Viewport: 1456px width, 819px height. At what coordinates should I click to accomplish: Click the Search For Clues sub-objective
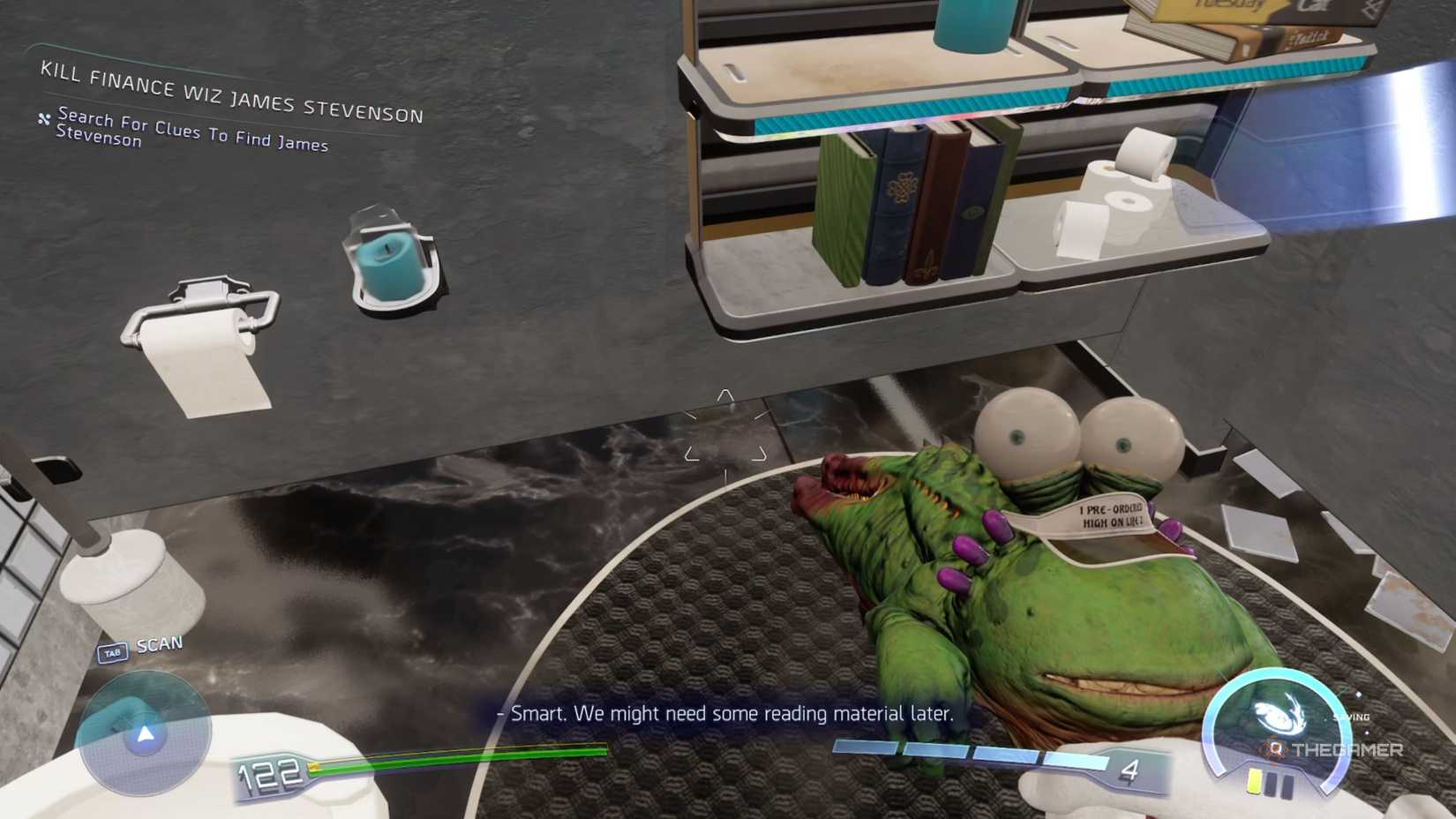(191, 131)
